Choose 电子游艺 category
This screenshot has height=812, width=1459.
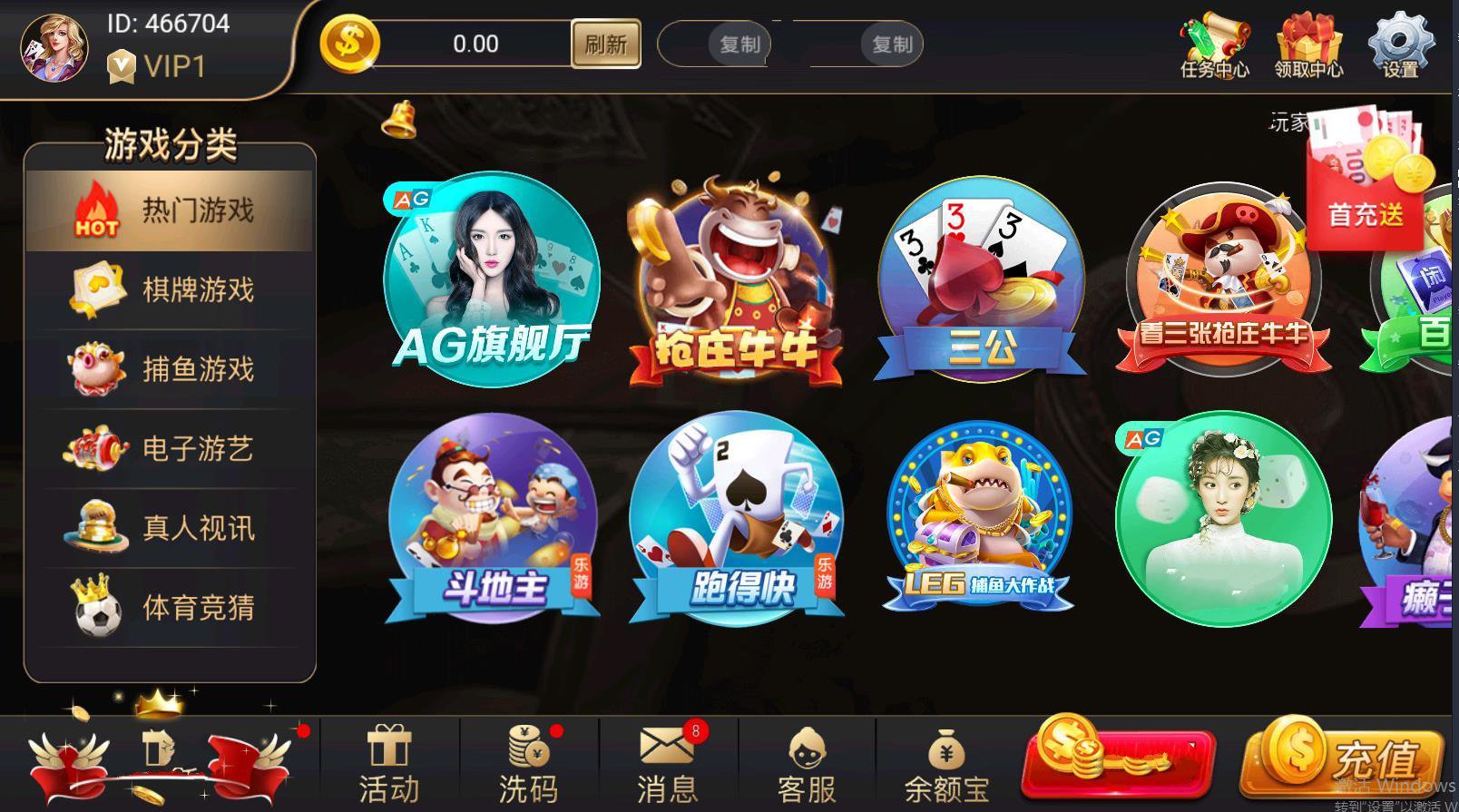click(x=170, y=448)
